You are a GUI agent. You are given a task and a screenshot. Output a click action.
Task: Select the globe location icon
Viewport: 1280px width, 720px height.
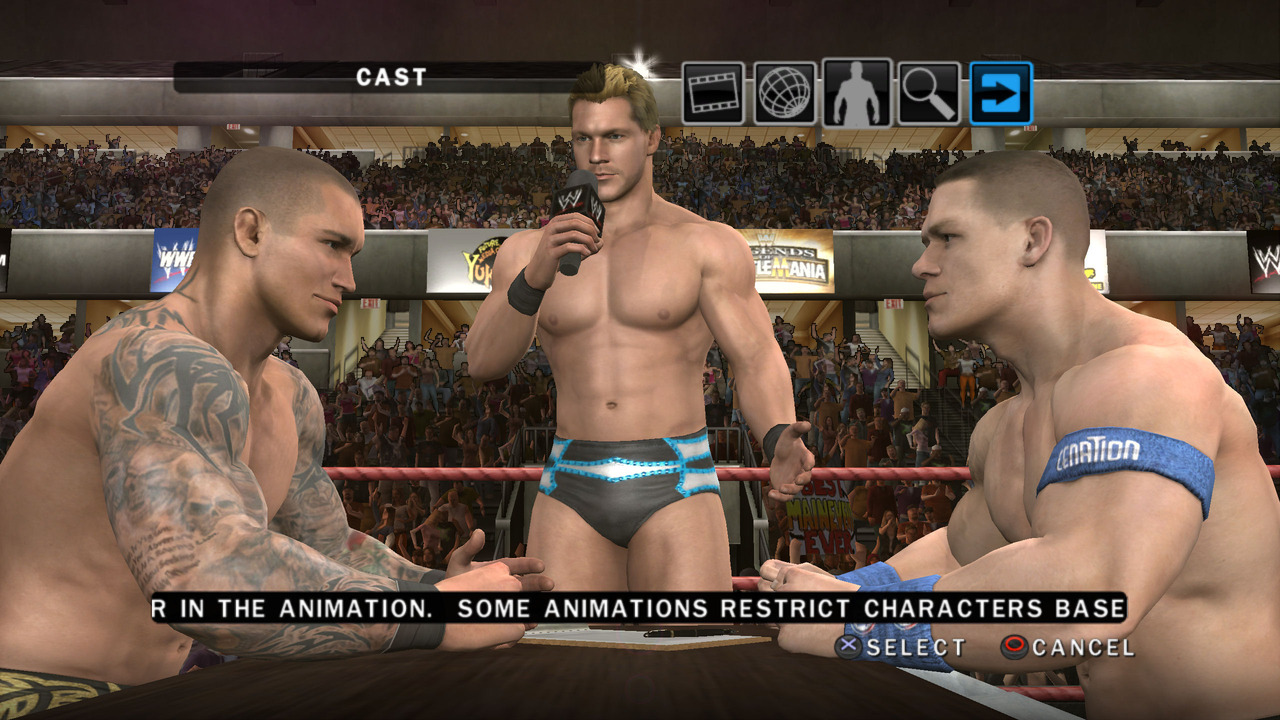click(785, 93)
